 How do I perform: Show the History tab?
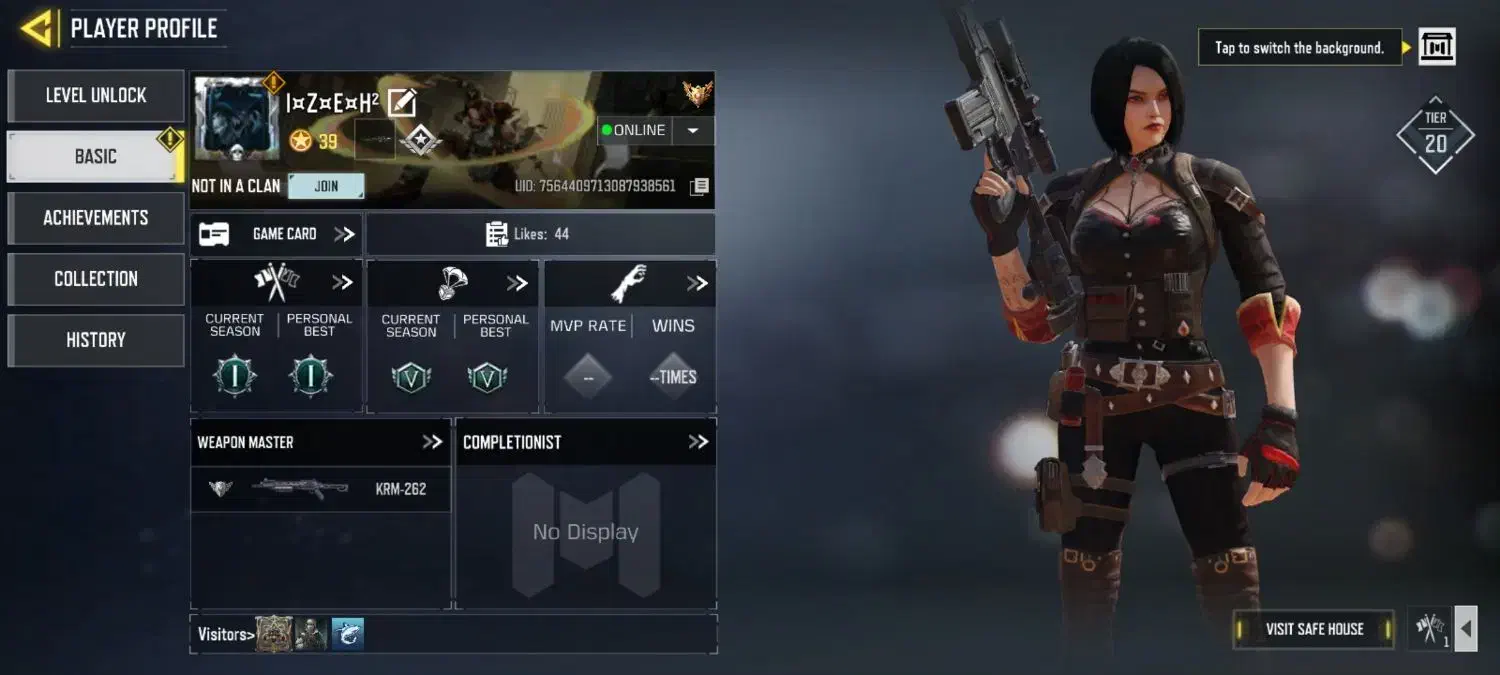point(96,340)
